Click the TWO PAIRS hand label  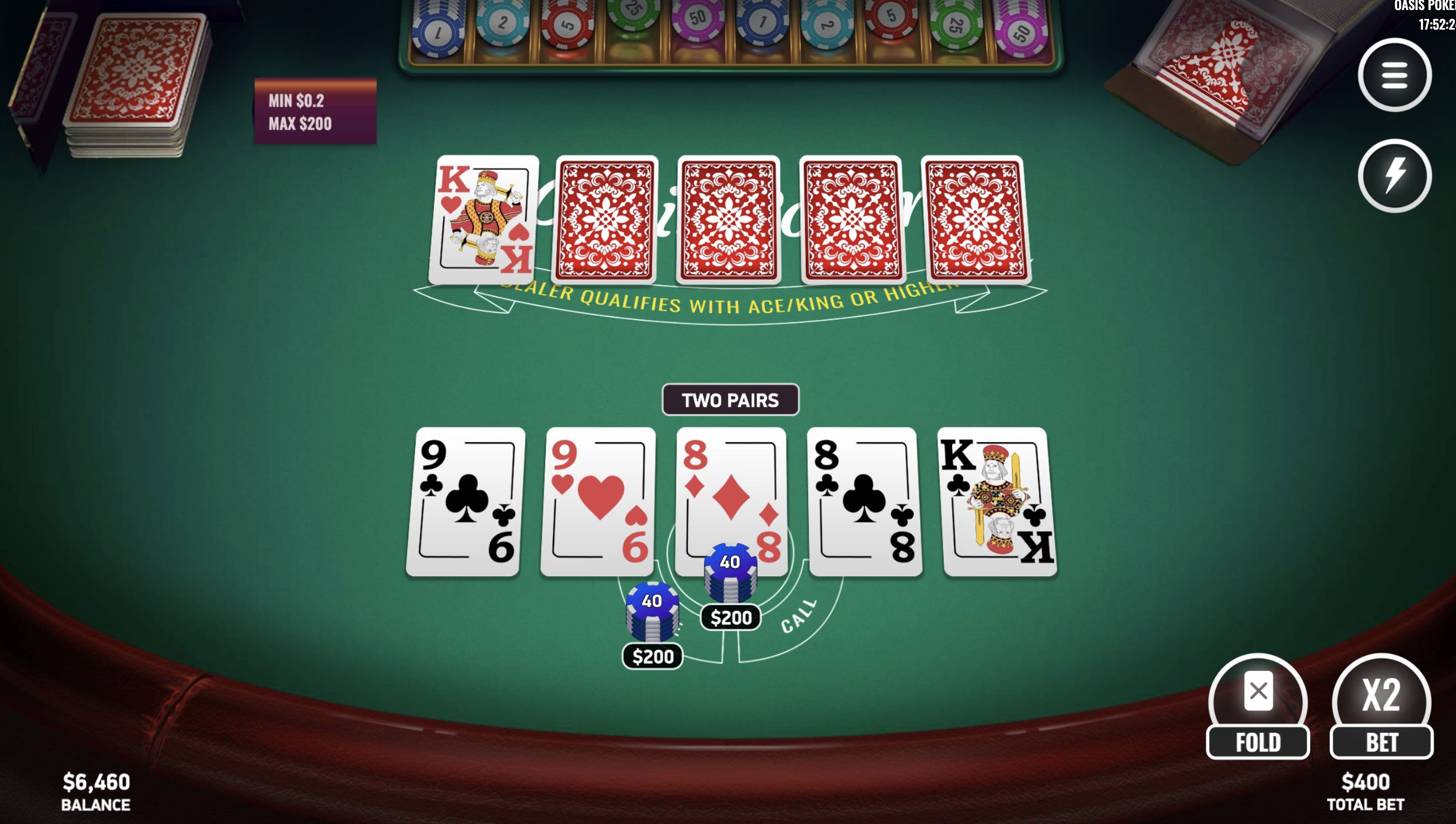[x=731, y=399]
